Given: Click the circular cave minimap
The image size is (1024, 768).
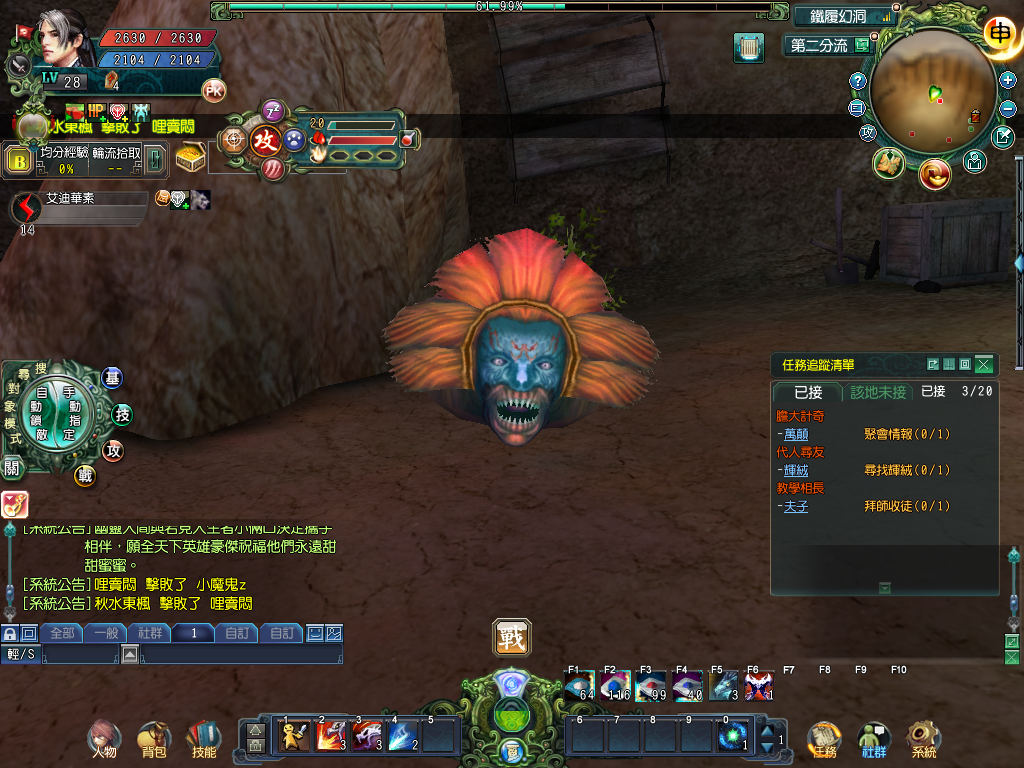Looking at the screenshot, I should pyautogui.click(x=932, y=94).
